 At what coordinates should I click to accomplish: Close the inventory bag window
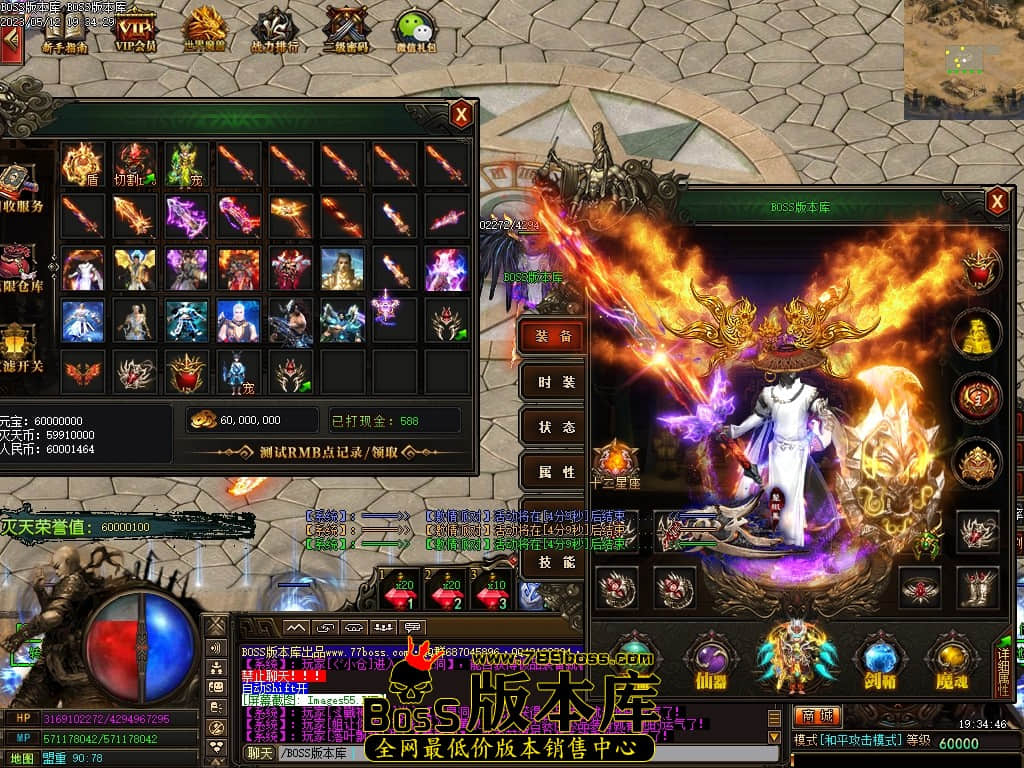pos(461,114)
